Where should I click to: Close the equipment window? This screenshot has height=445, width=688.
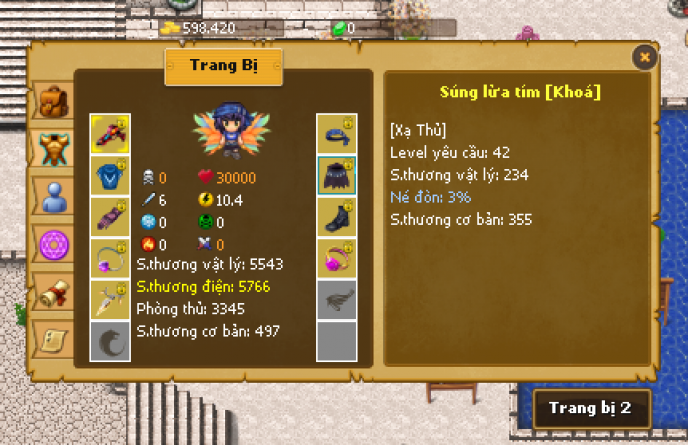(x=645, y=58)
